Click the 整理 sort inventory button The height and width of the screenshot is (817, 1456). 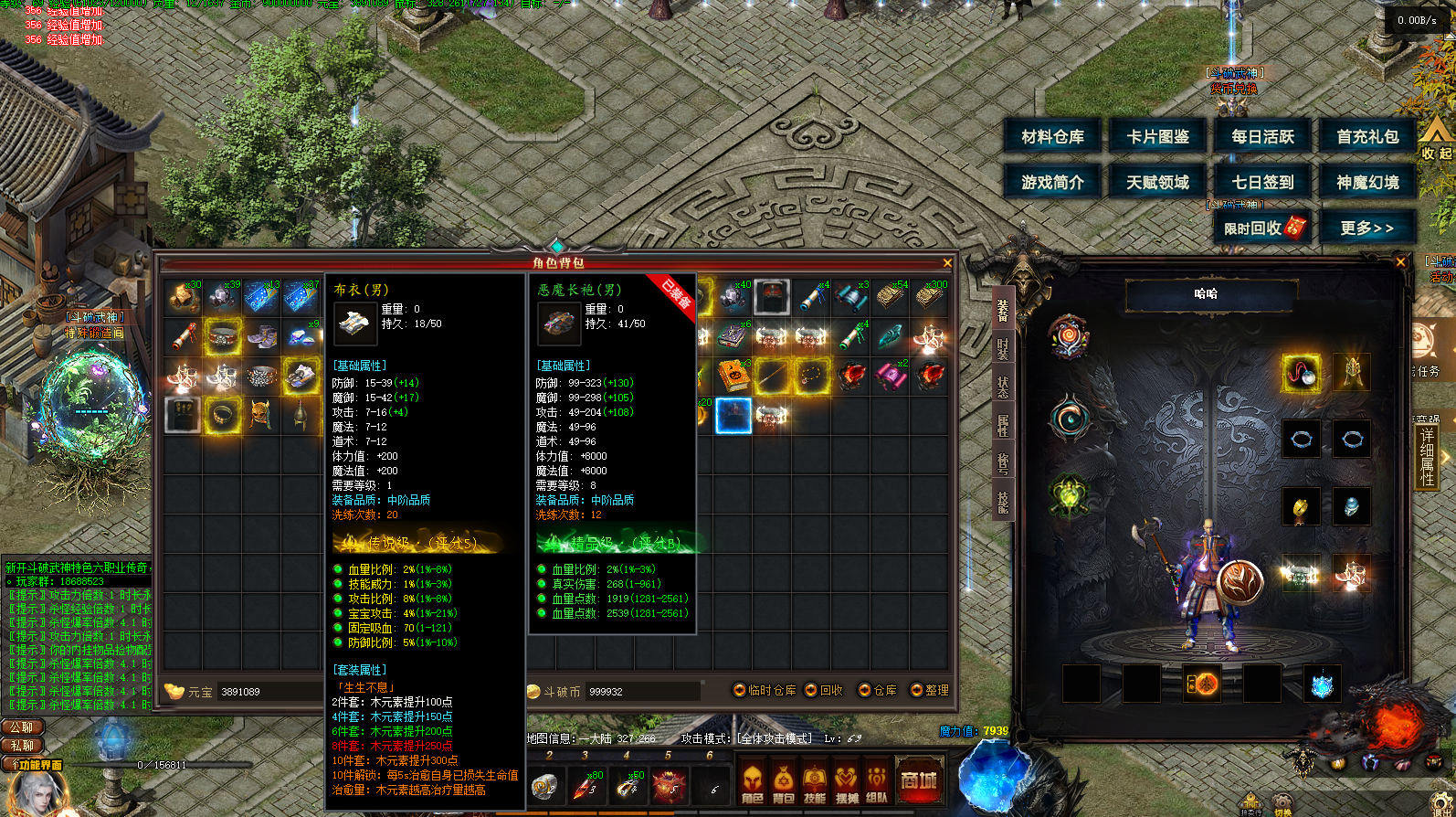click(x=930, y=690)
